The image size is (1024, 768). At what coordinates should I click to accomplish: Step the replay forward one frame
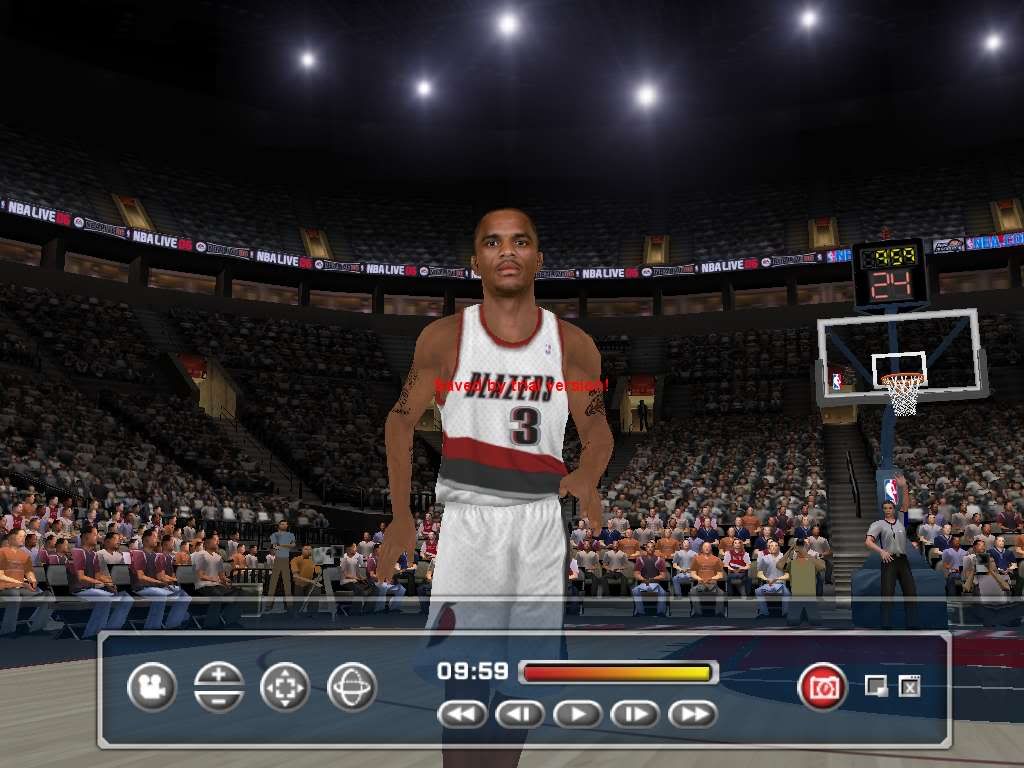[635, 714]
